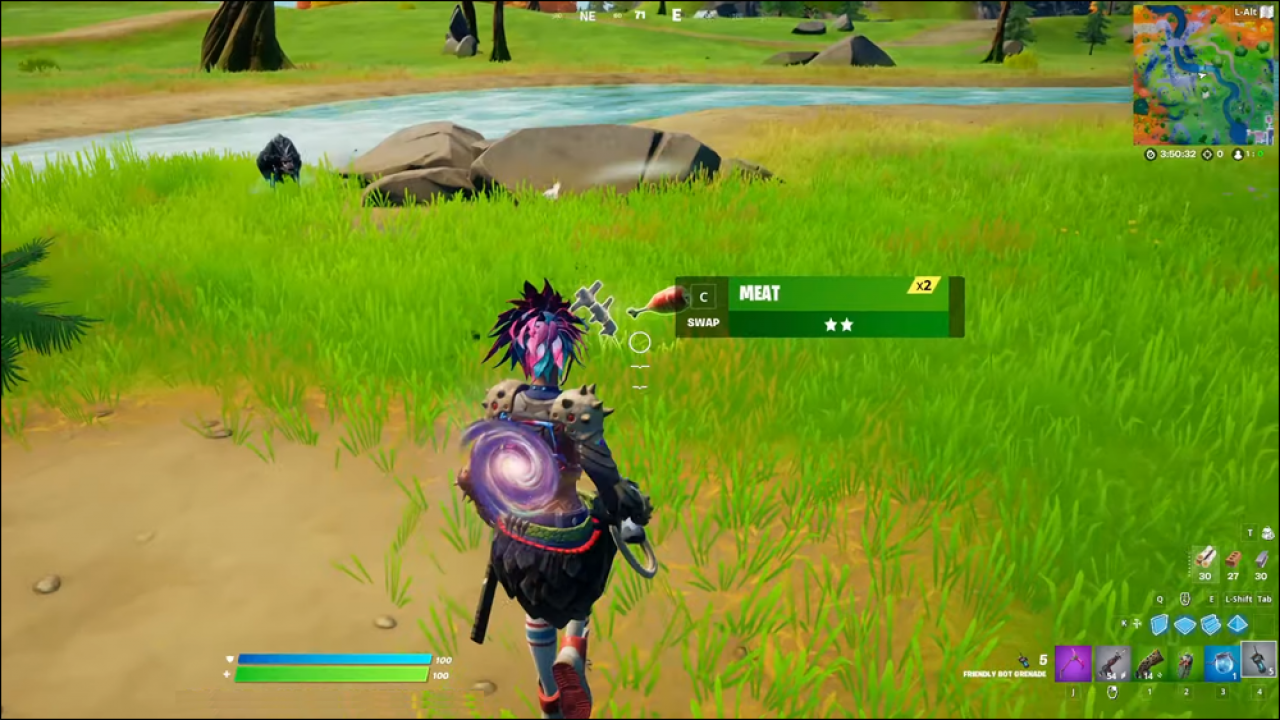Select the wall build piece icon
This screenshot has height=720, width=1280.
(x=1159, y=624)
